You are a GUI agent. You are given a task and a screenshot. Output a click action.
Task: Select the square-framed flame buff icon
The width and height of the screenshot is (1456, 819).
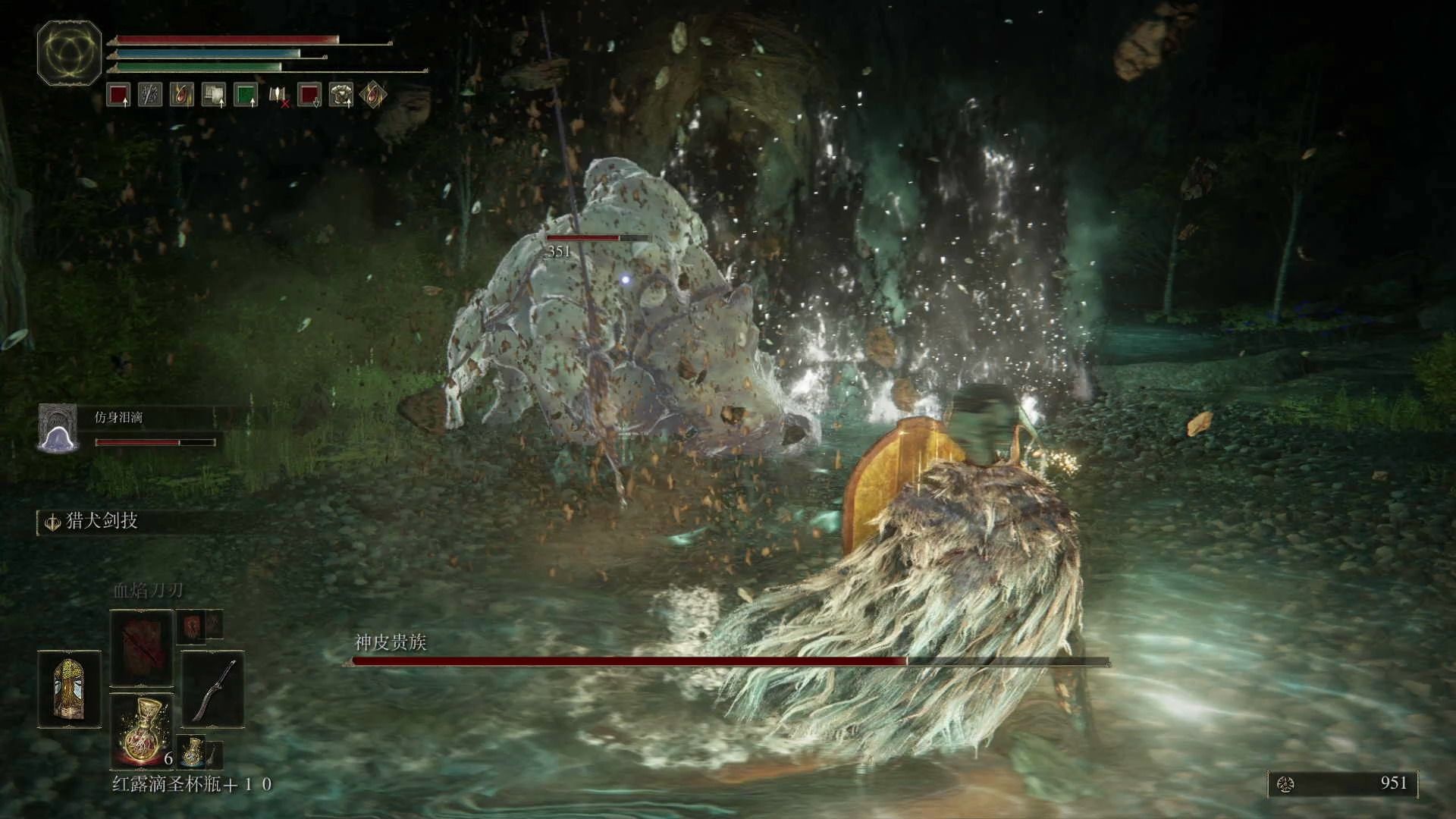pos(182,96)
